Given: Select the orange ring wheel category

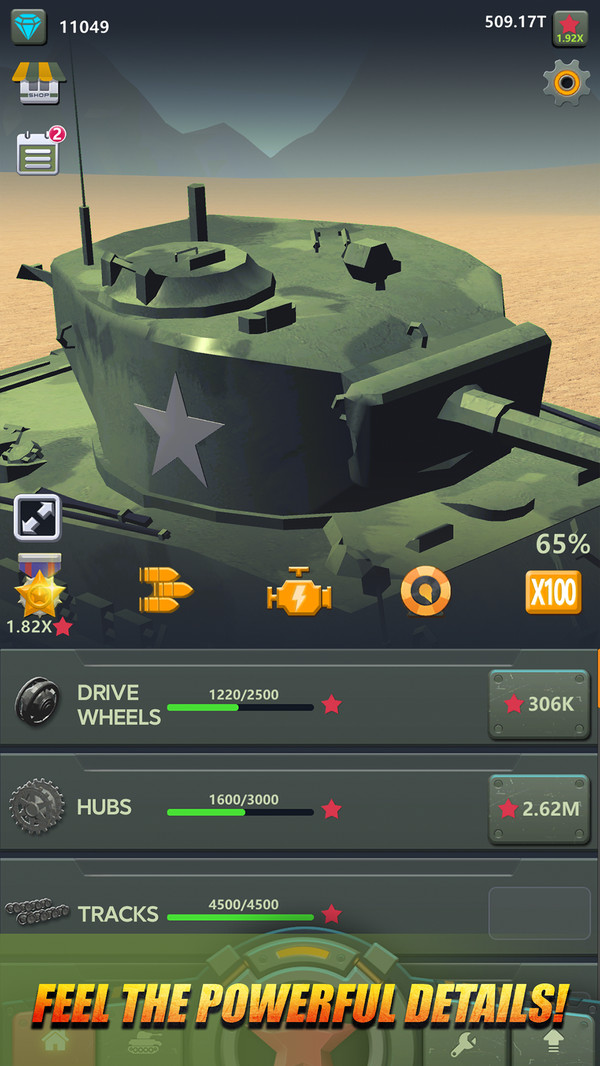Looking at the screenshot, I should tap(426, 592).
